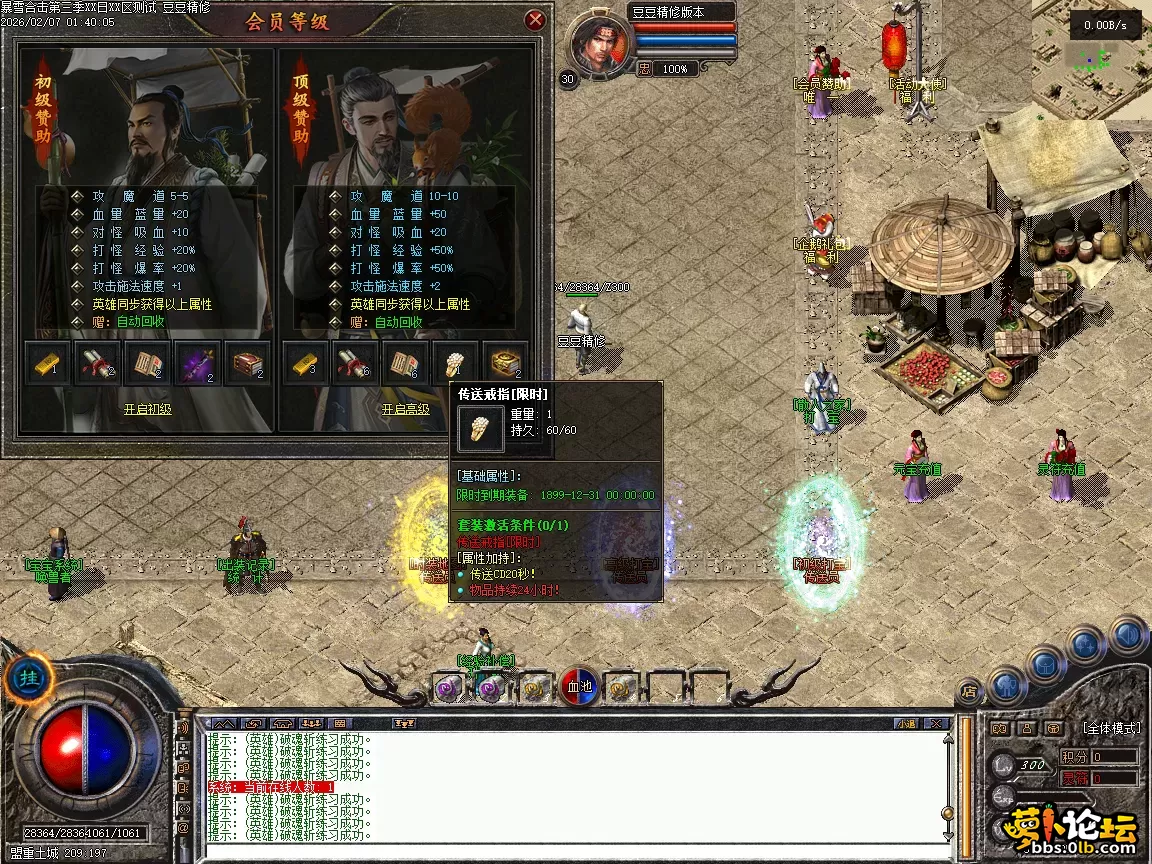
Task: Open the 店 shop button
Action: [x=968, y=690]
